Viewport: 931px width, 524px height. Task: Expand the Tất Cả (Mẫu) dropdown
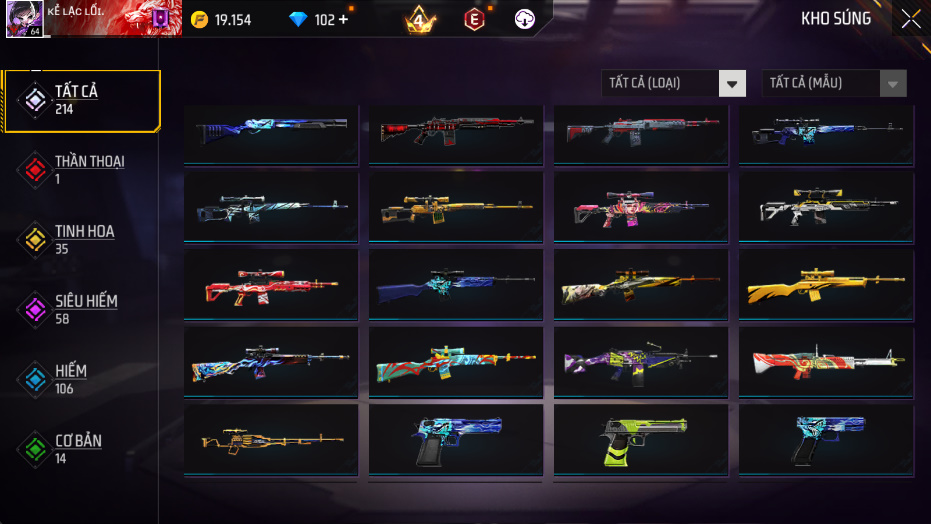pyautogui.click(x=834, y=83)
